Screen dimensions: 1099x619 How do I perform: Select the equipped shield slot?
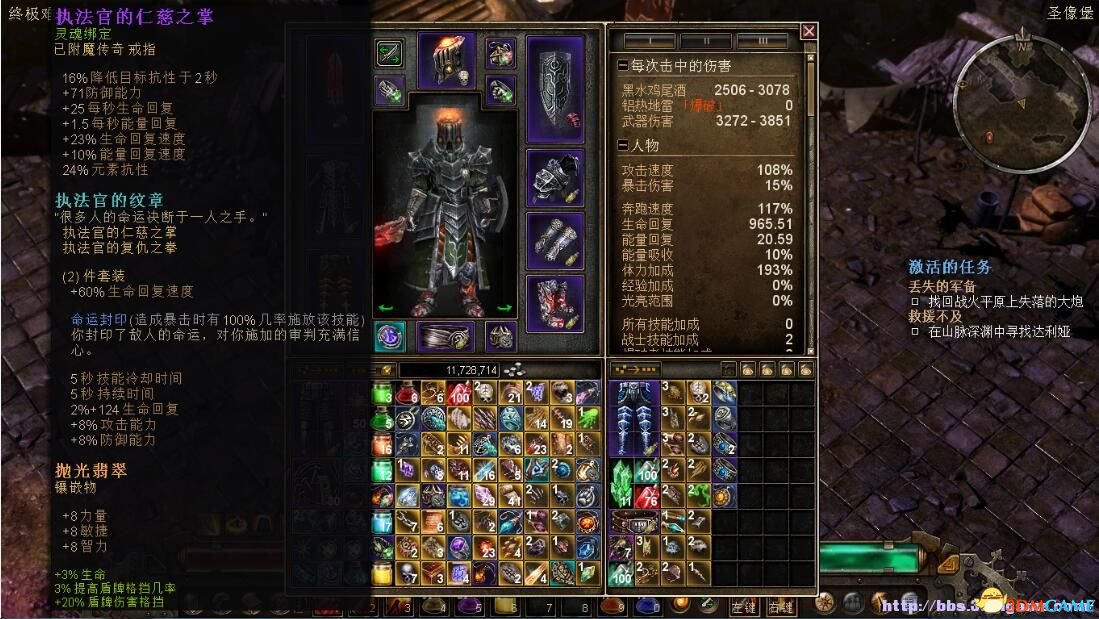[555, 88]
